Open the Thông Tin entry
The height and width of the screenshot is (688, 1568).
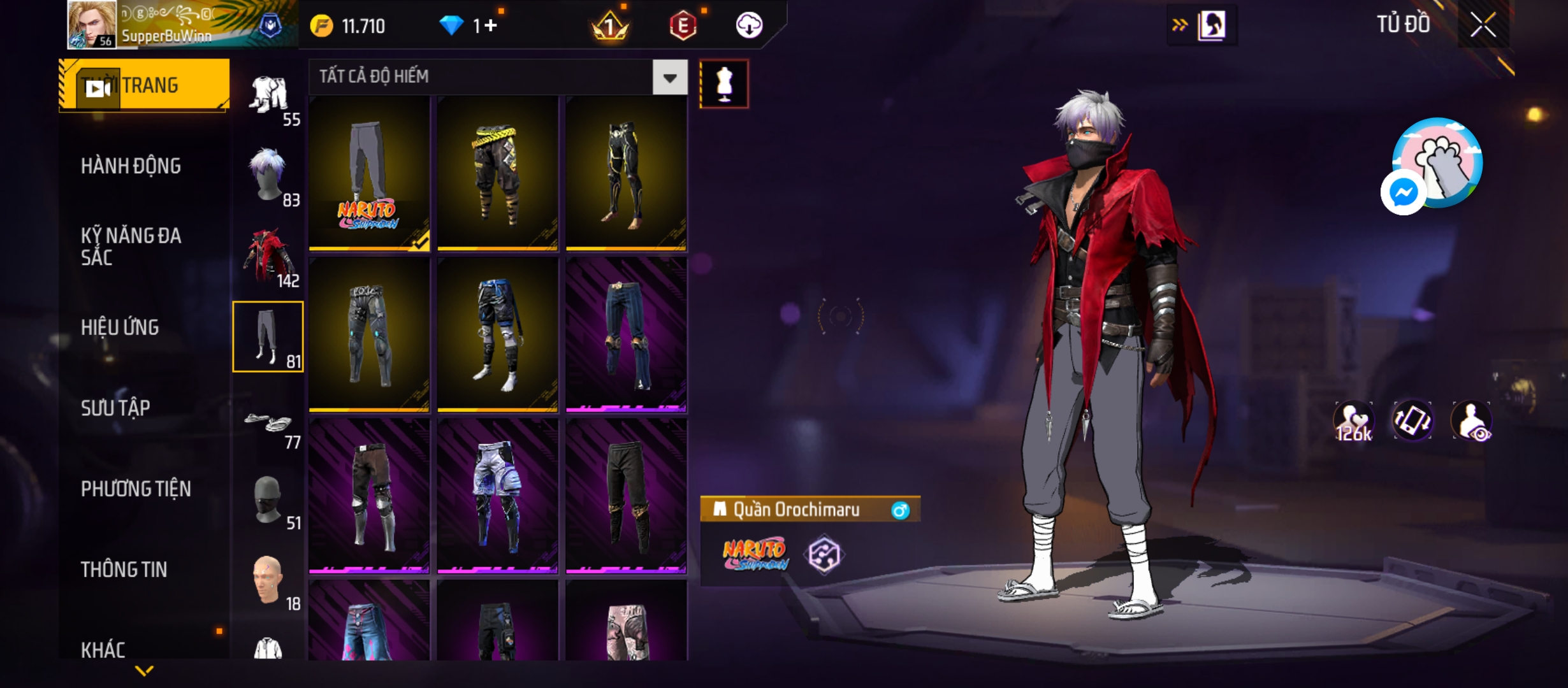pos(124,570)
